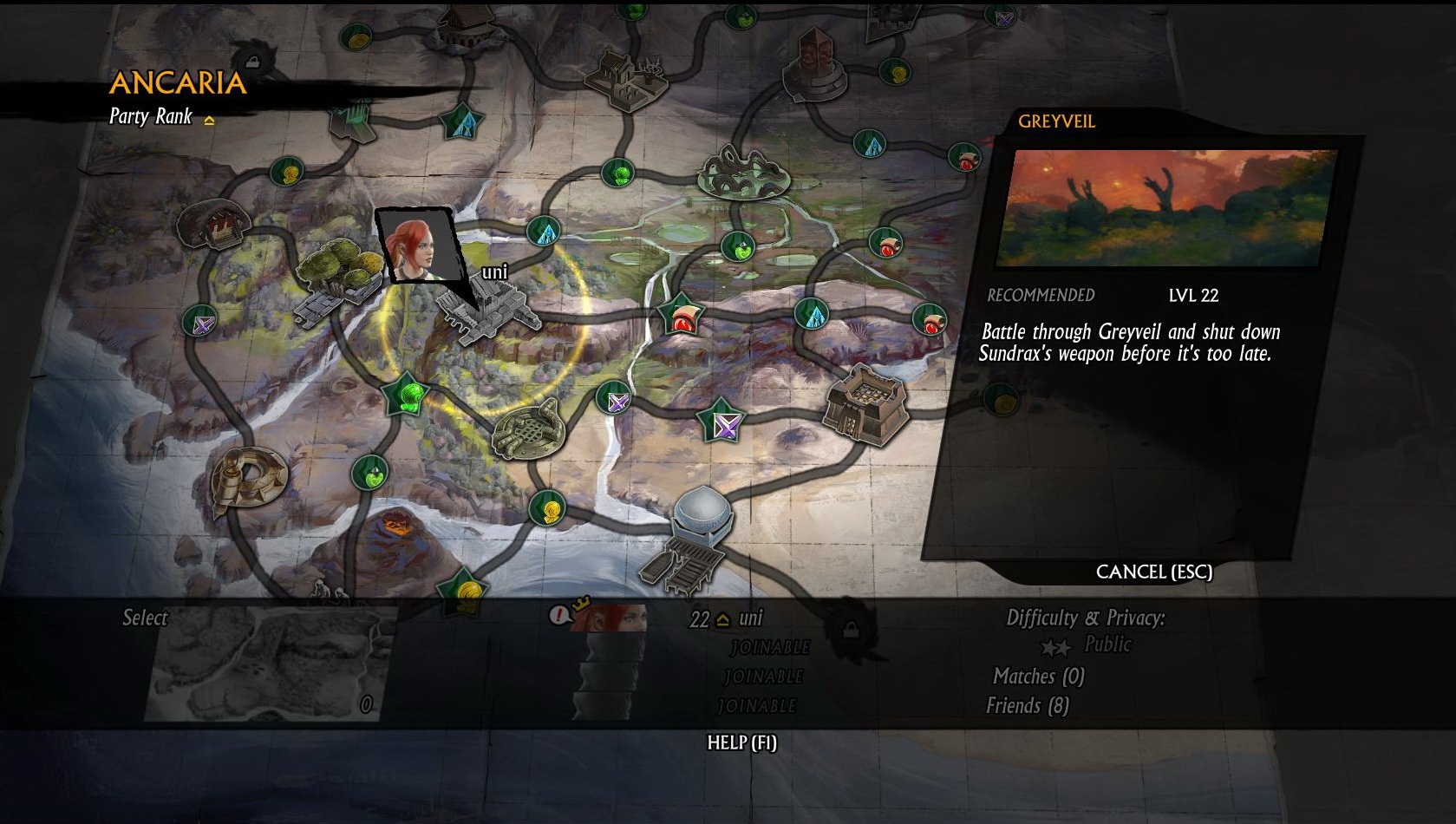Open the Difficulty & Privacy options
This screenshot has width=1456, height=824.
click(x=1085, y=618)
